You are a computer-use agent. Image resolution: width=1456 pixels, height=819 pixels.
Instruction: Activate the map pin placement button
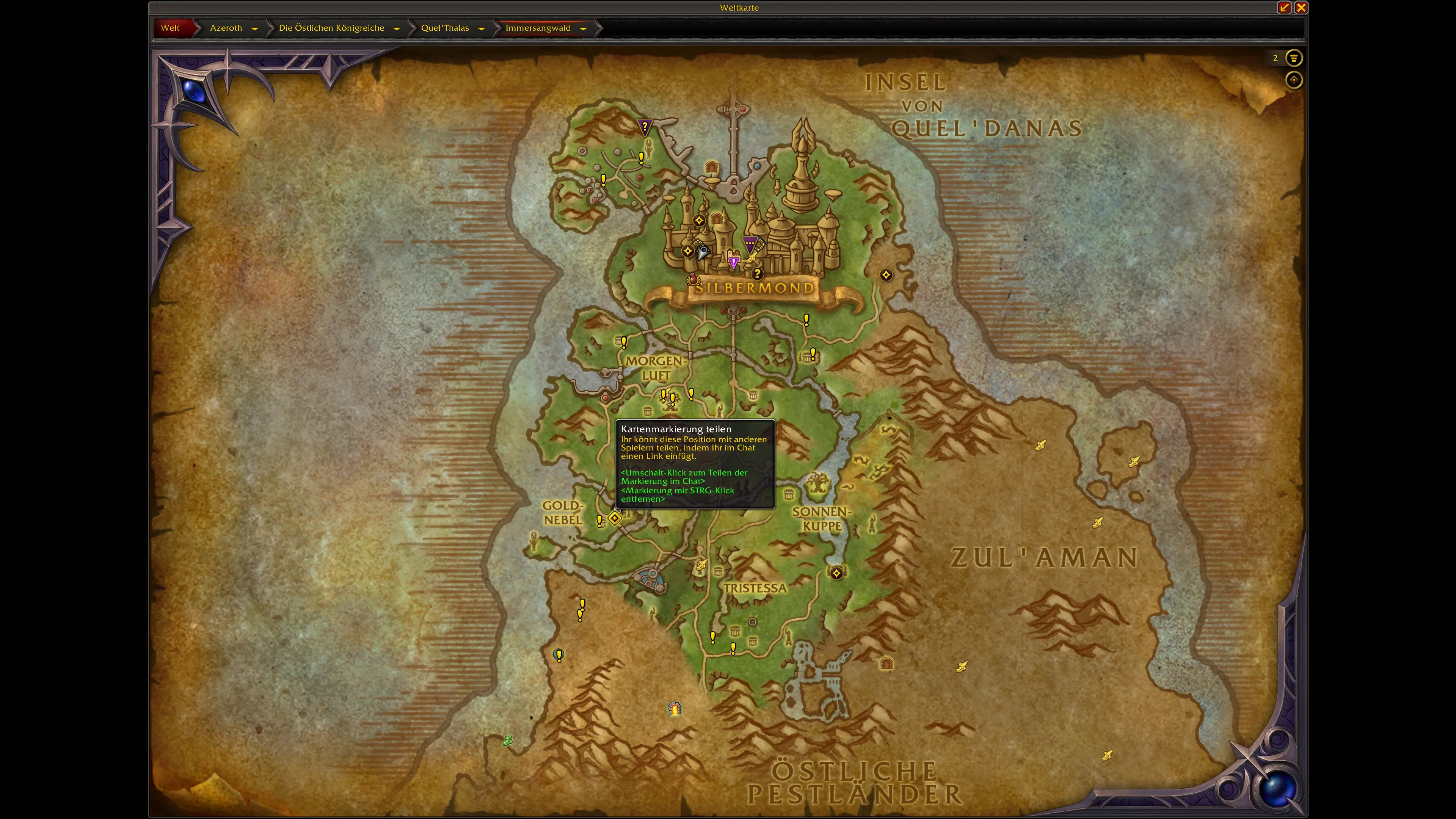coord(1293,80)
